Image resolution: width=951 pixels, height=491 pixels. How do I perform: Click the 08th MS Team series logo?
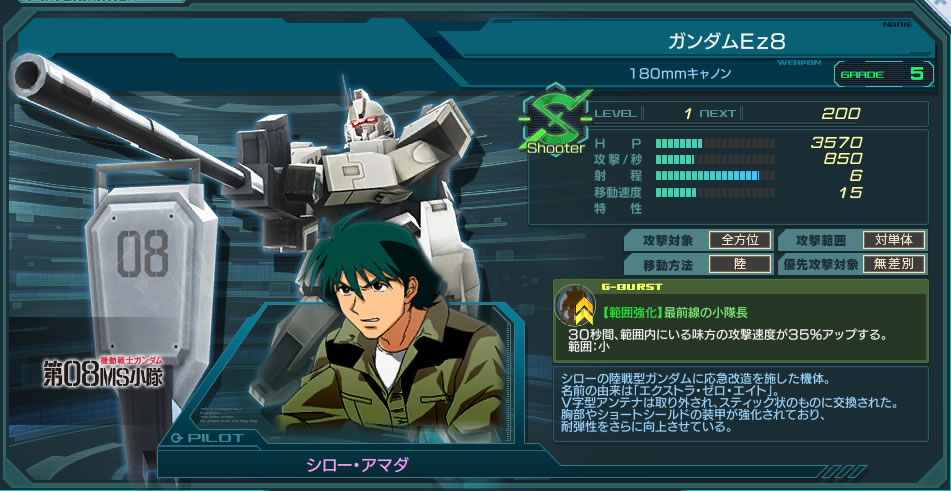[102, 372]
